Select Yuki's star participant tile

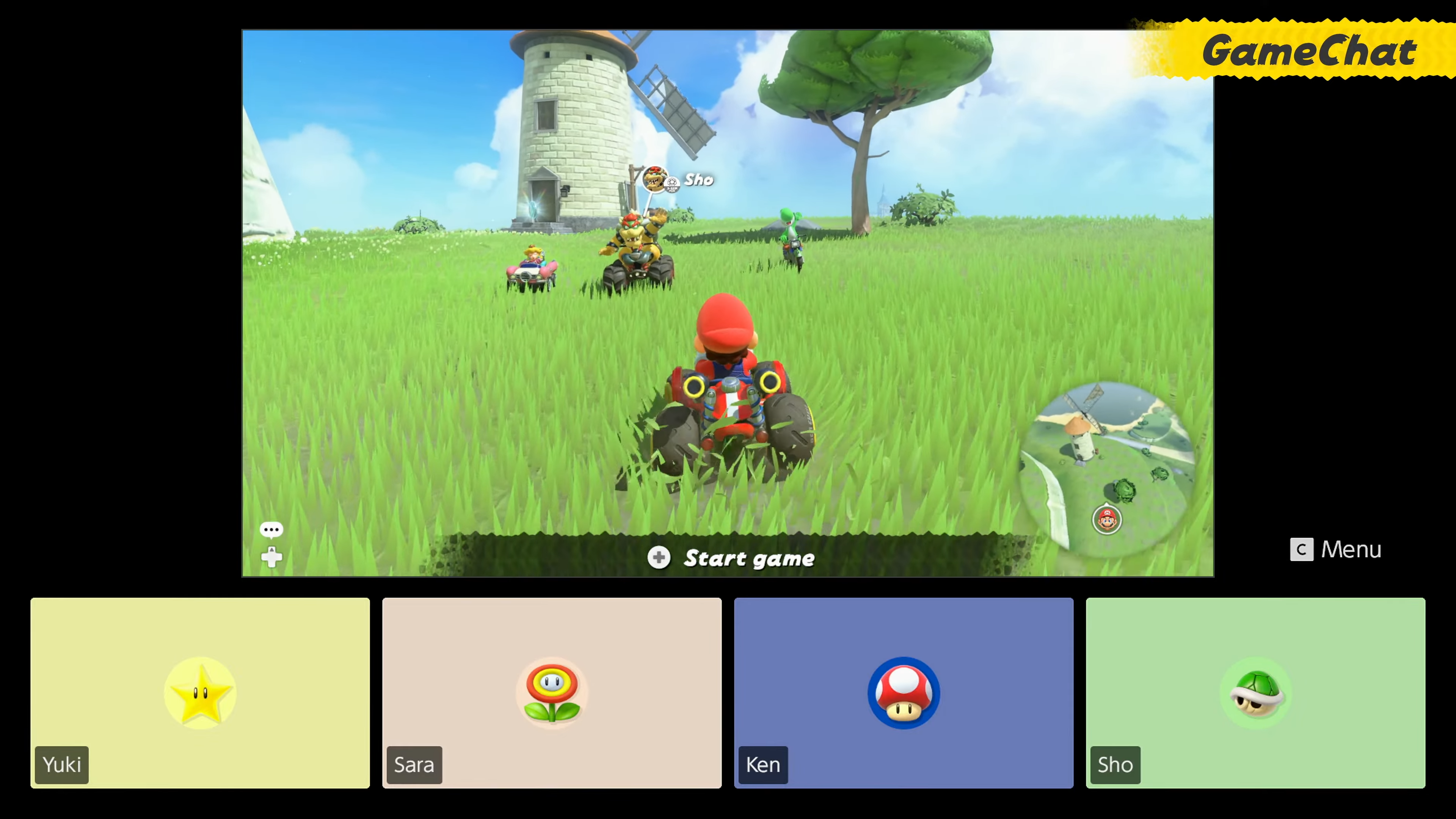pyautogui.click(x=200, y=692)
